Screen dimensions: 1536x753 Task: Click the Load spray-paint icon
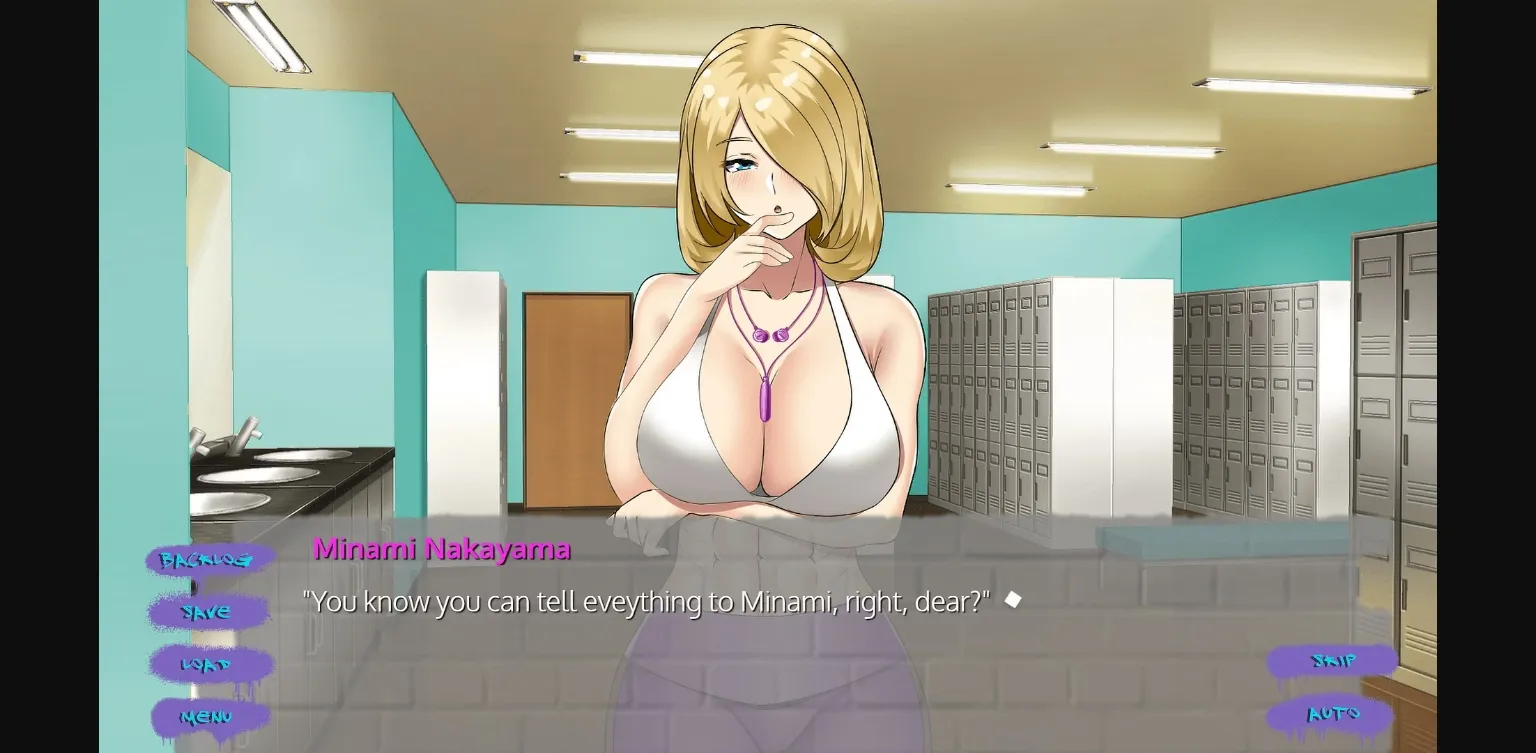[x=207, y=663]
